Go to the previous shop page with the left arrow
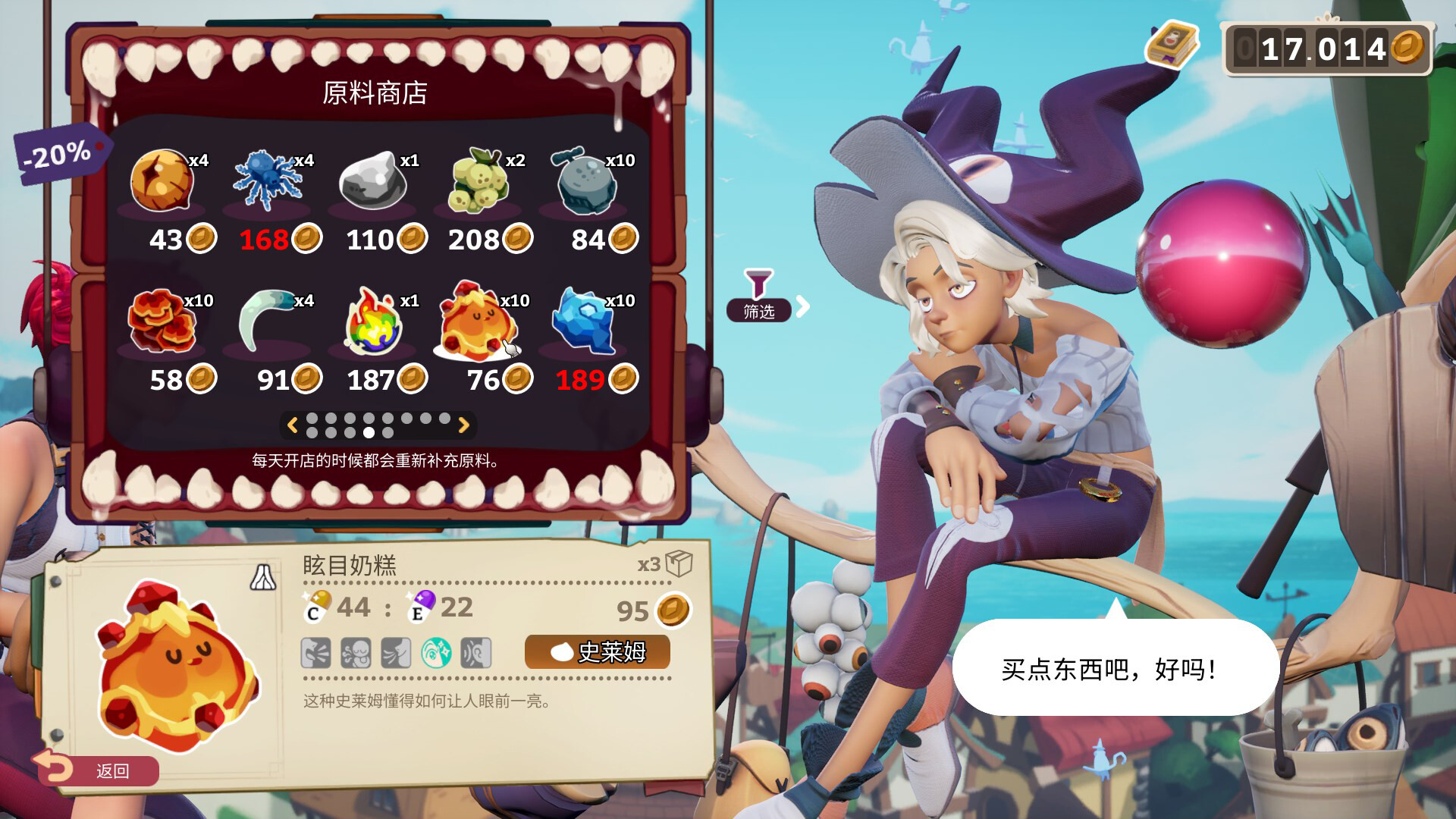This screenshot has width=1456, height=819. point(293,426)
